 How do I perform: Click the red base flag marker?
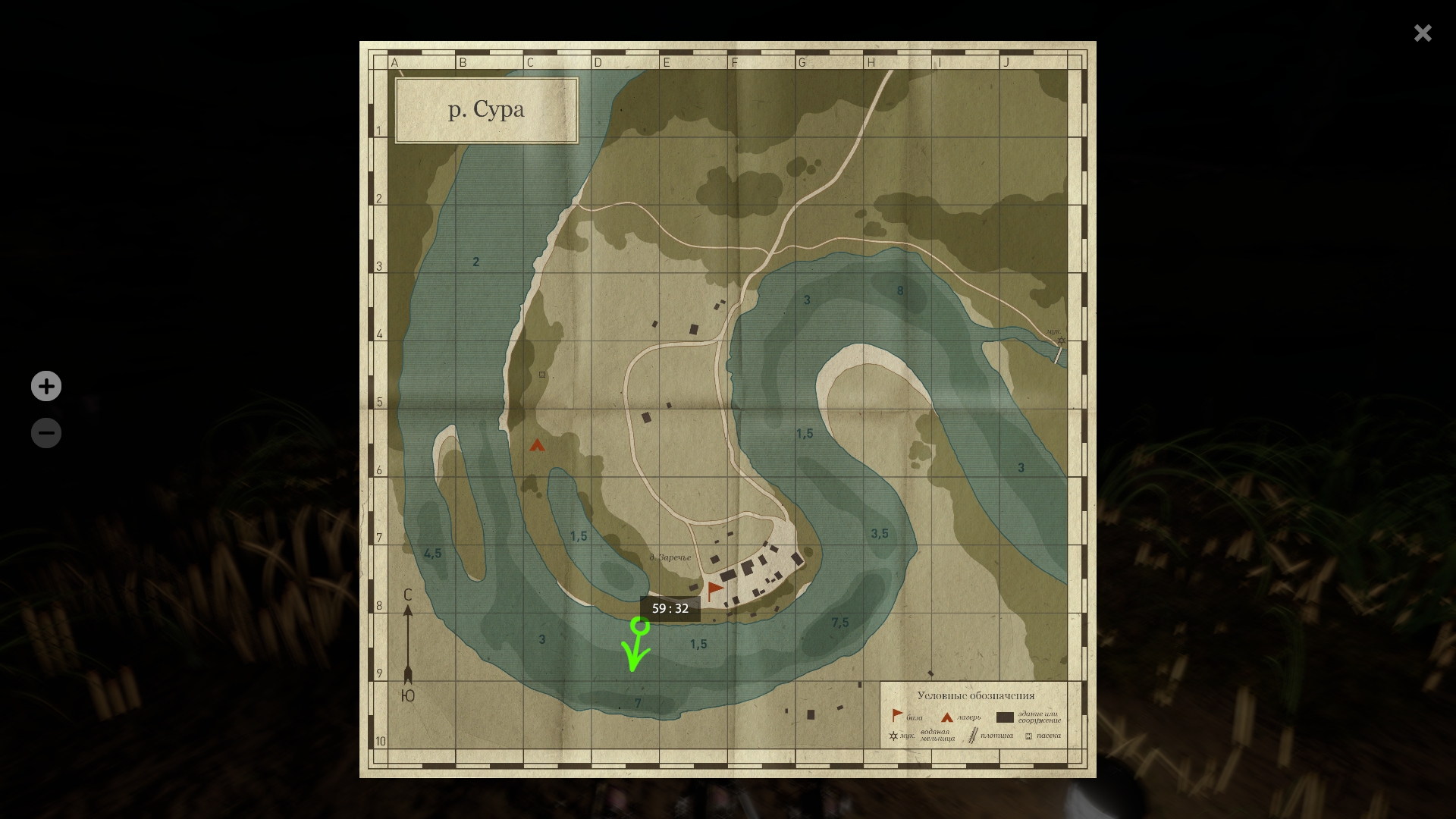coord(714,590)
